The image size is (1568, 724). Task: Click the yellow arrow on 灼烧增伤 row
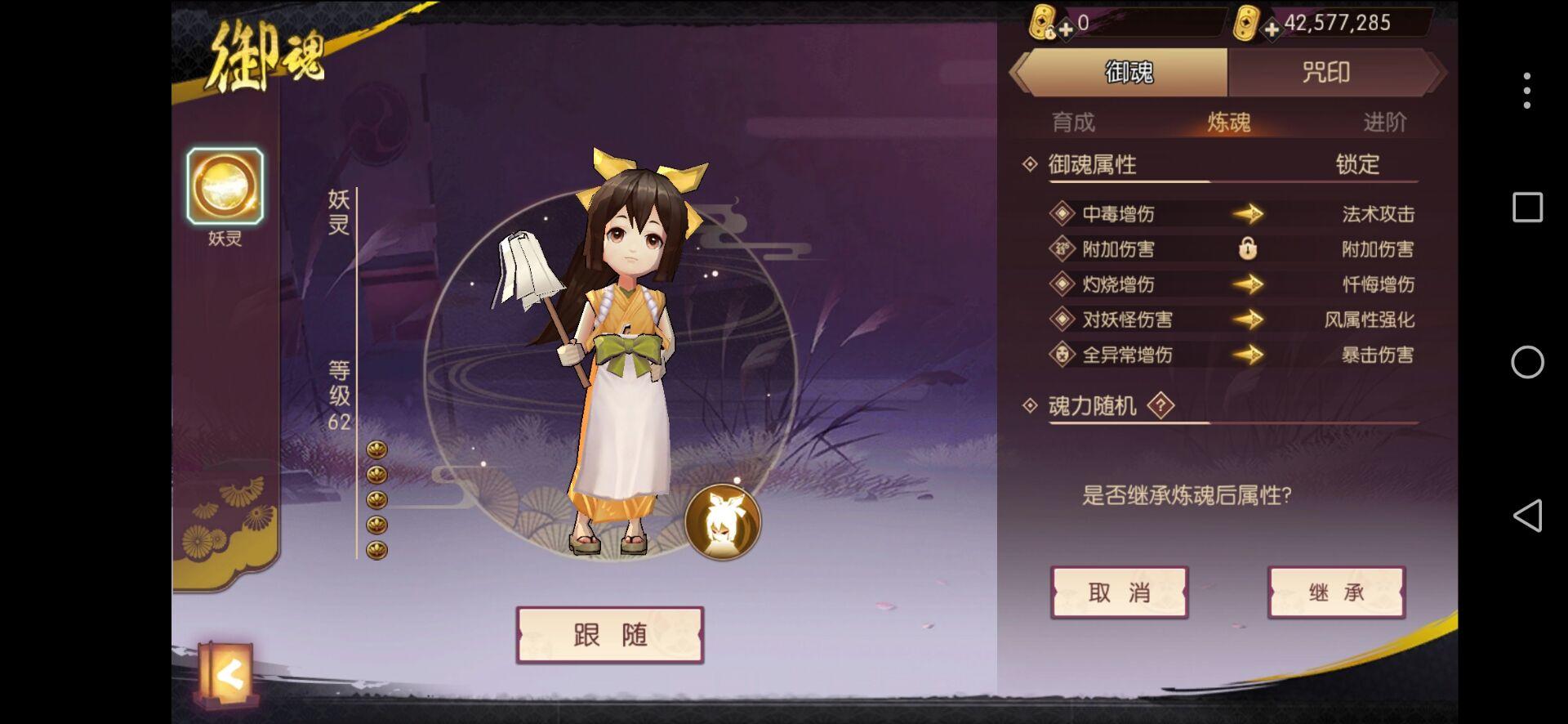(x=1249, y=285)
